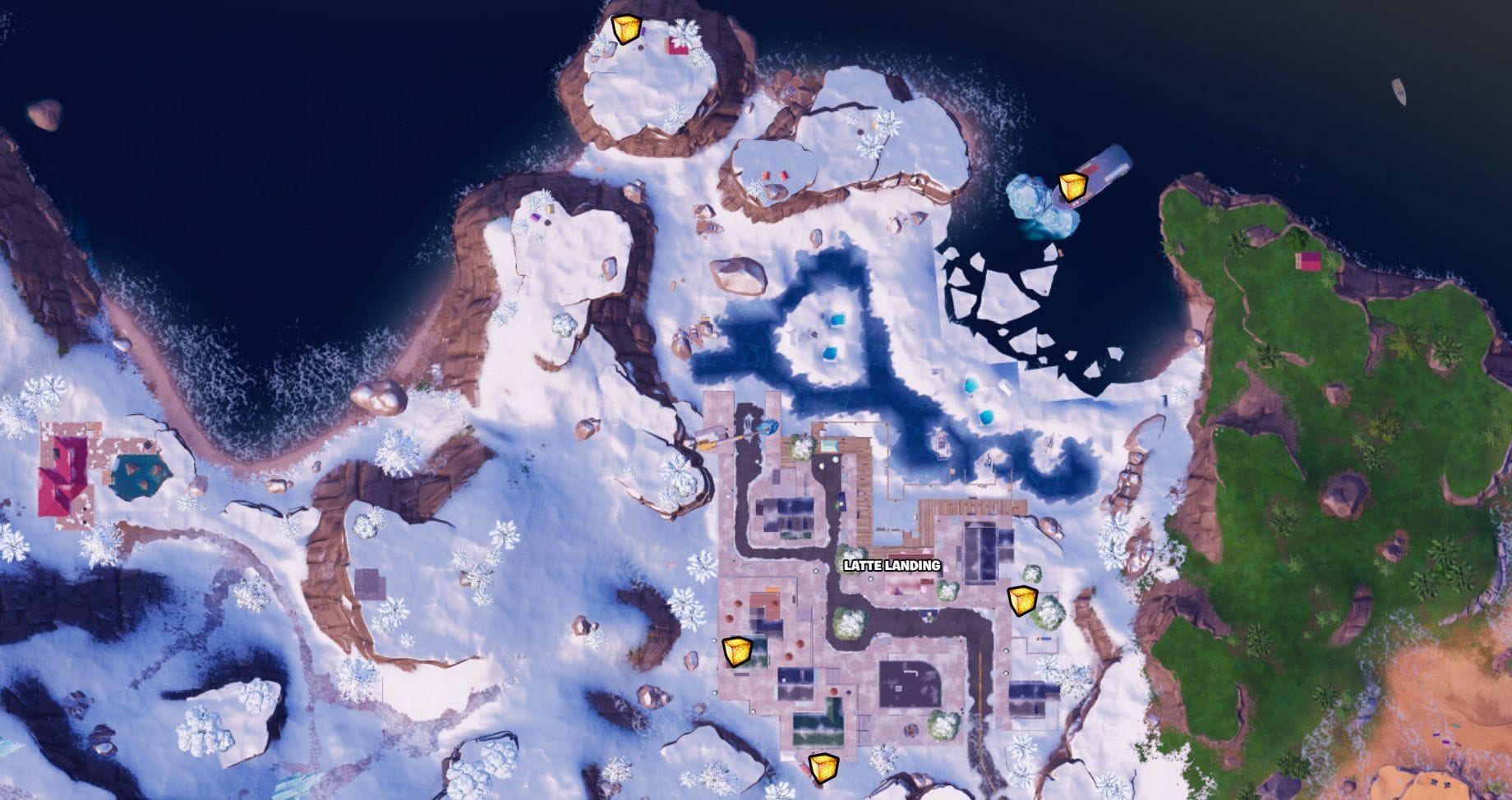Click the Latte Landing location label

(x=892, y=566)
